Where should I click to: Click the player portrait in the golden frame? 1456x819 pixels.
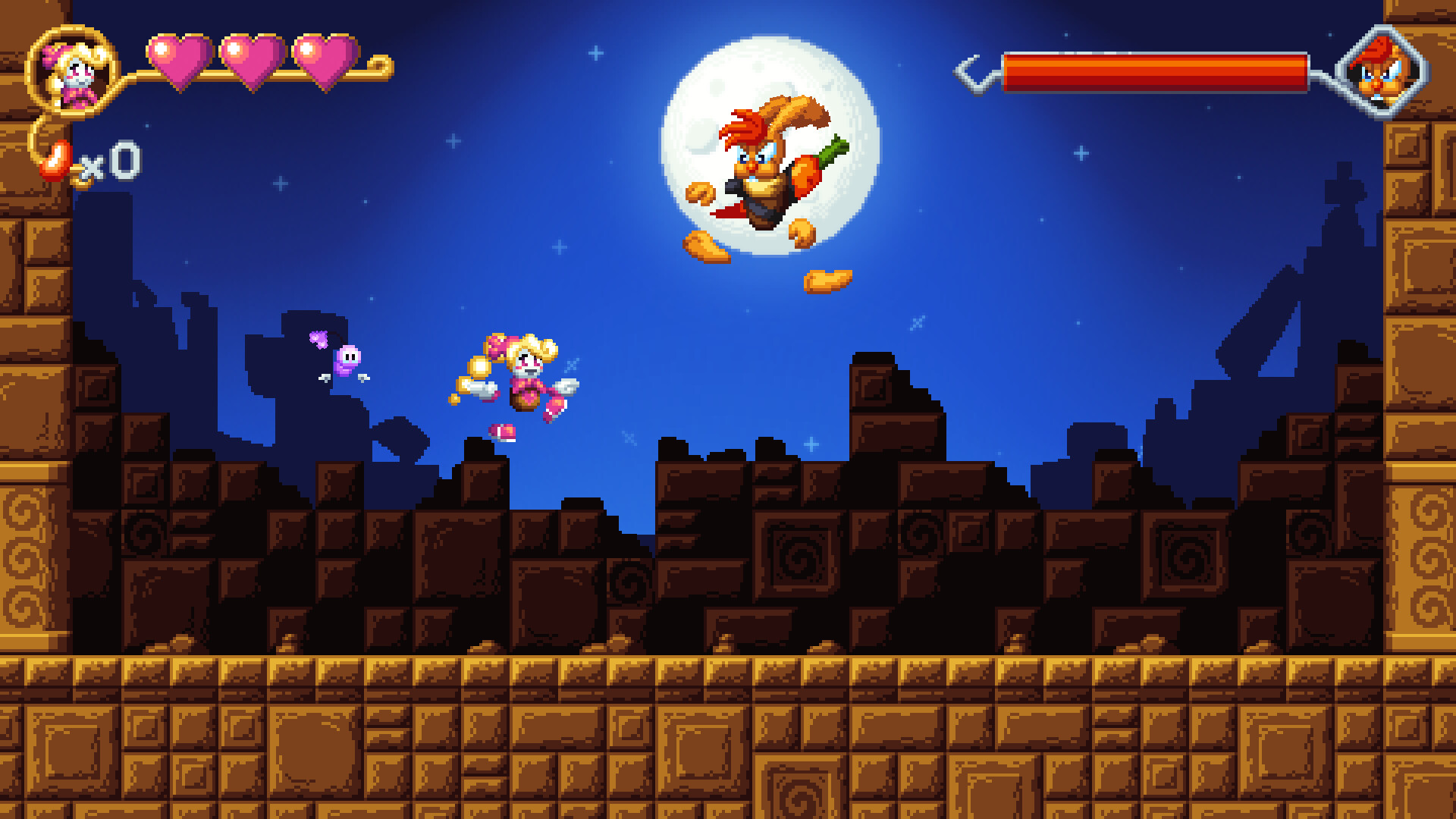click(72, 72)
